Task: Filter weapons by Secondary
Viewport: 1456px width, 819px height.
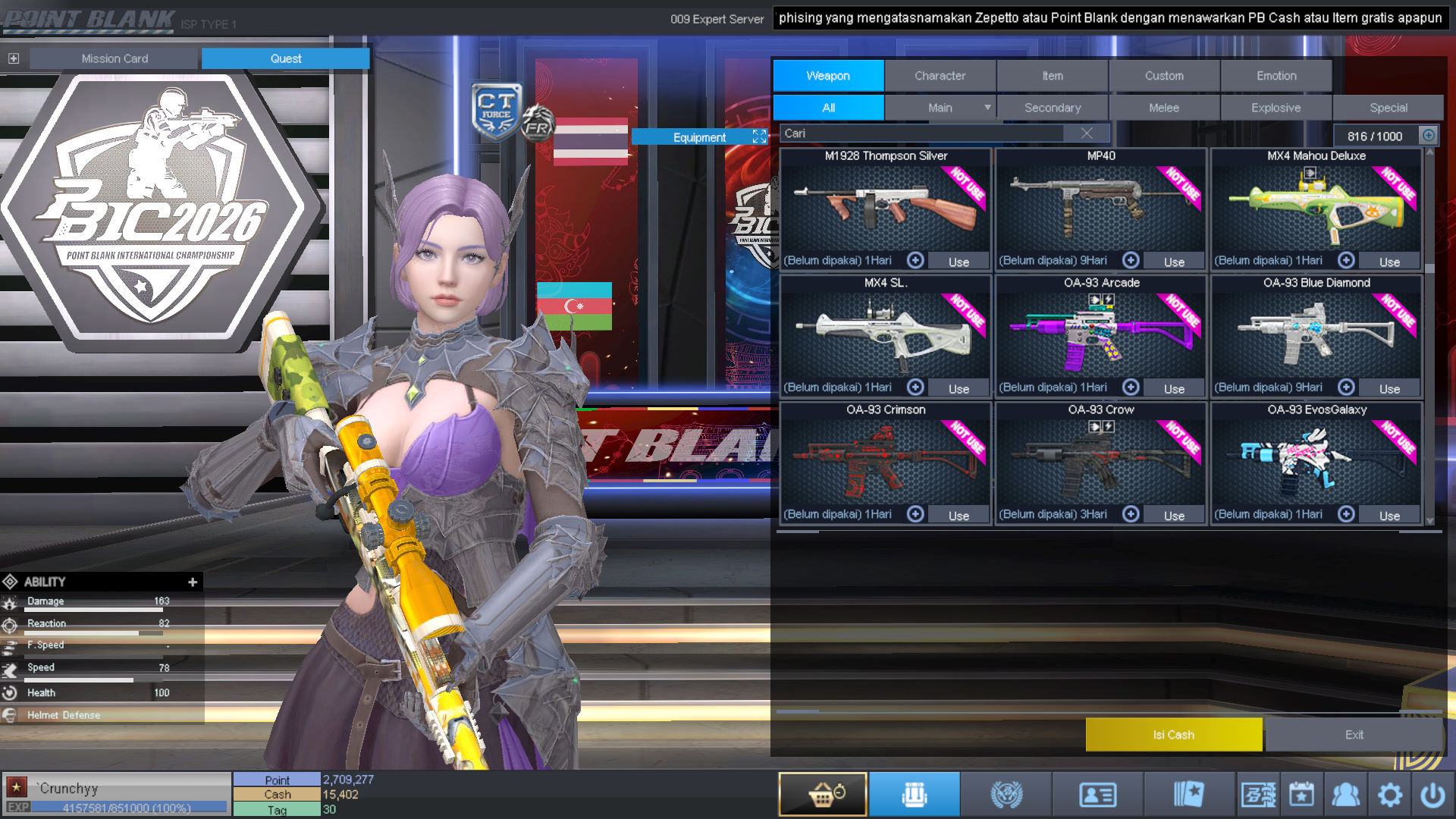Action: 1053,108
